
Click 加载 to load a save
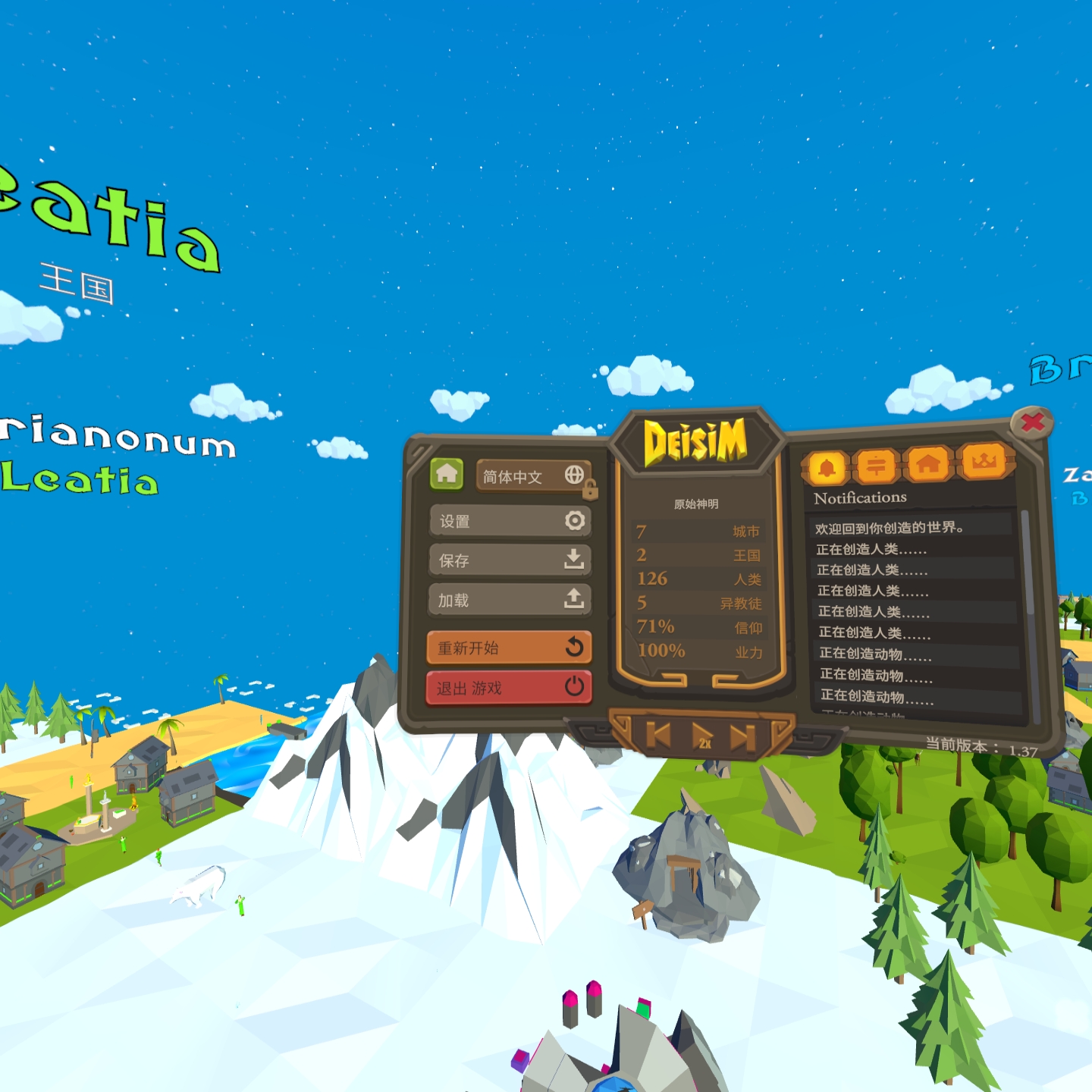pos(510,600)
